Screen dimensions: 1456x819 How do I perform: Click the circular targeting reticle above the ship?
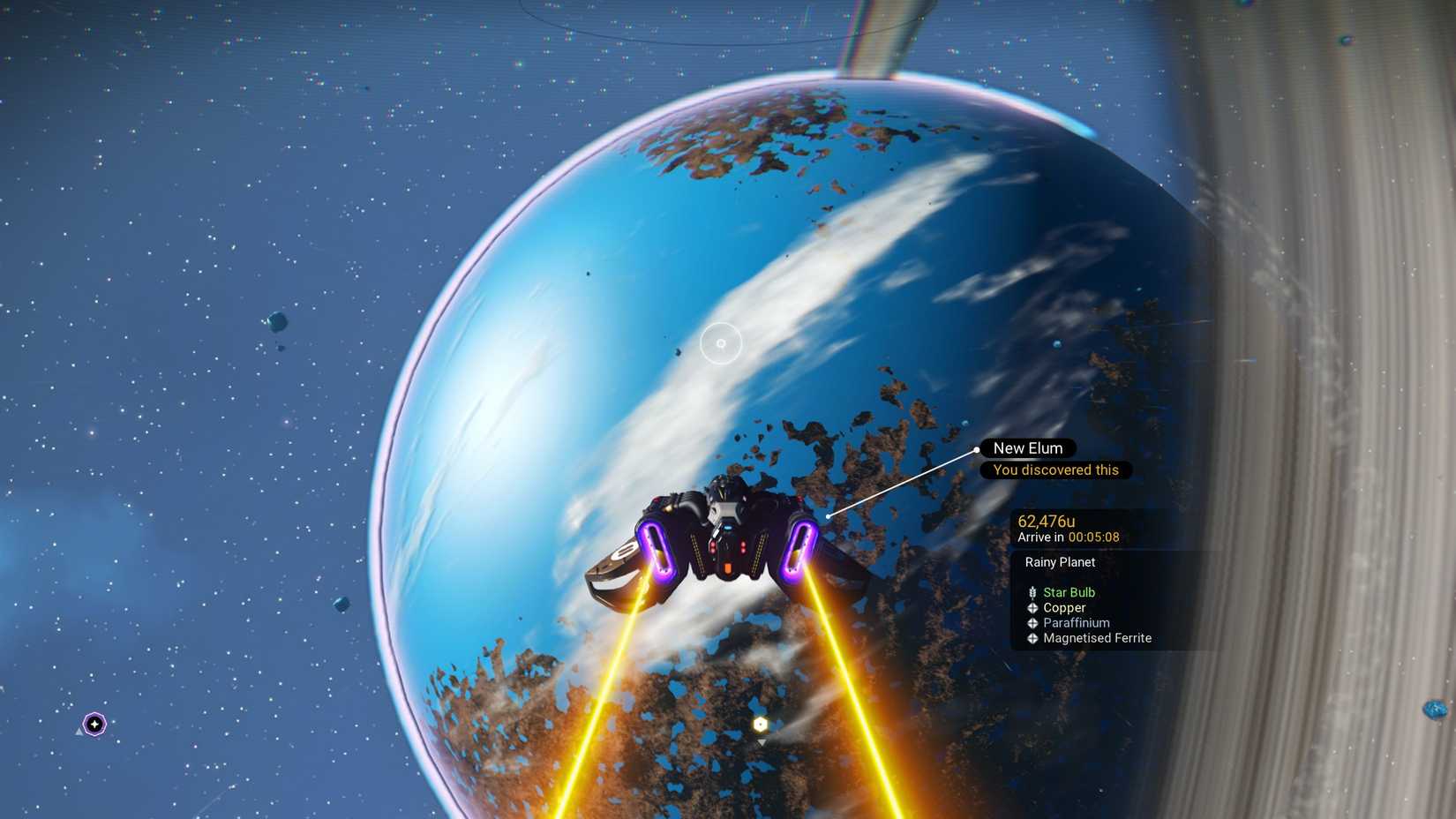(x=719, y=344)
